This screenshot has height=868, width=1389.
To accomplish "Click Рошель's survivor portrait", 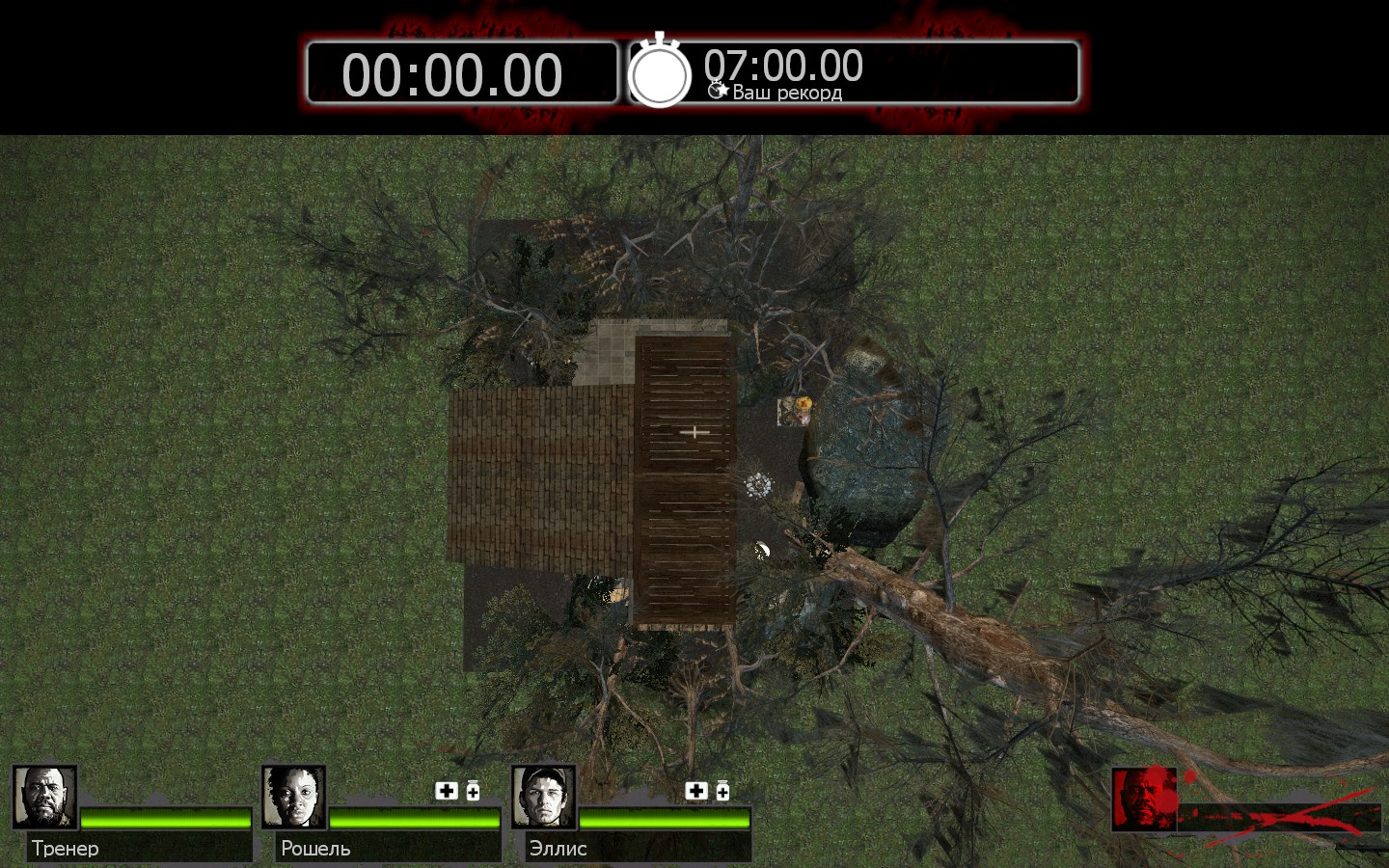I will pyautogui.click(x=294, y=798).
